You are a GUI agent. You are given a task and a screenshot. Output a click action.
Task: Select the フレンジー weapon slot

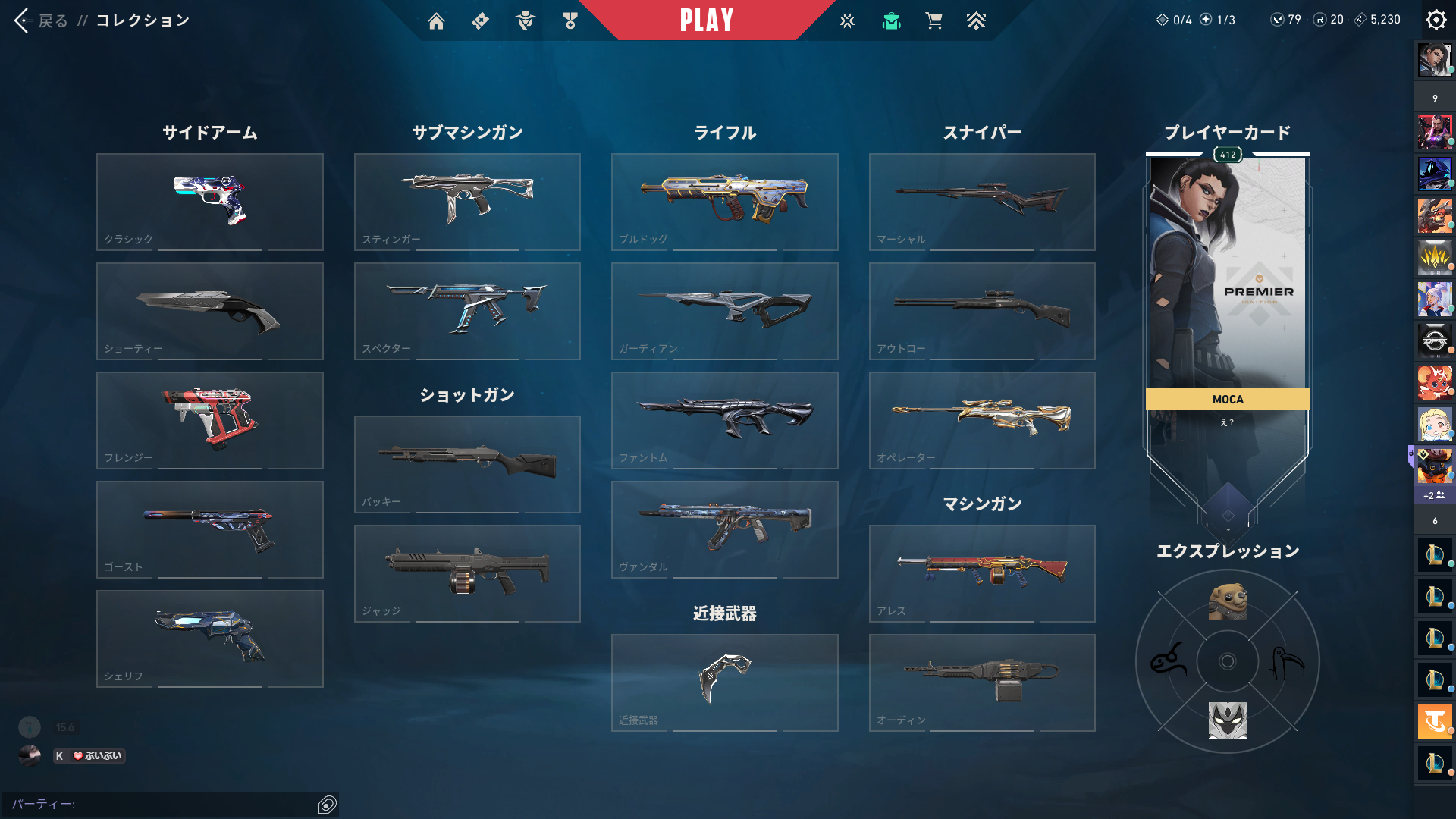pos(210,420)
